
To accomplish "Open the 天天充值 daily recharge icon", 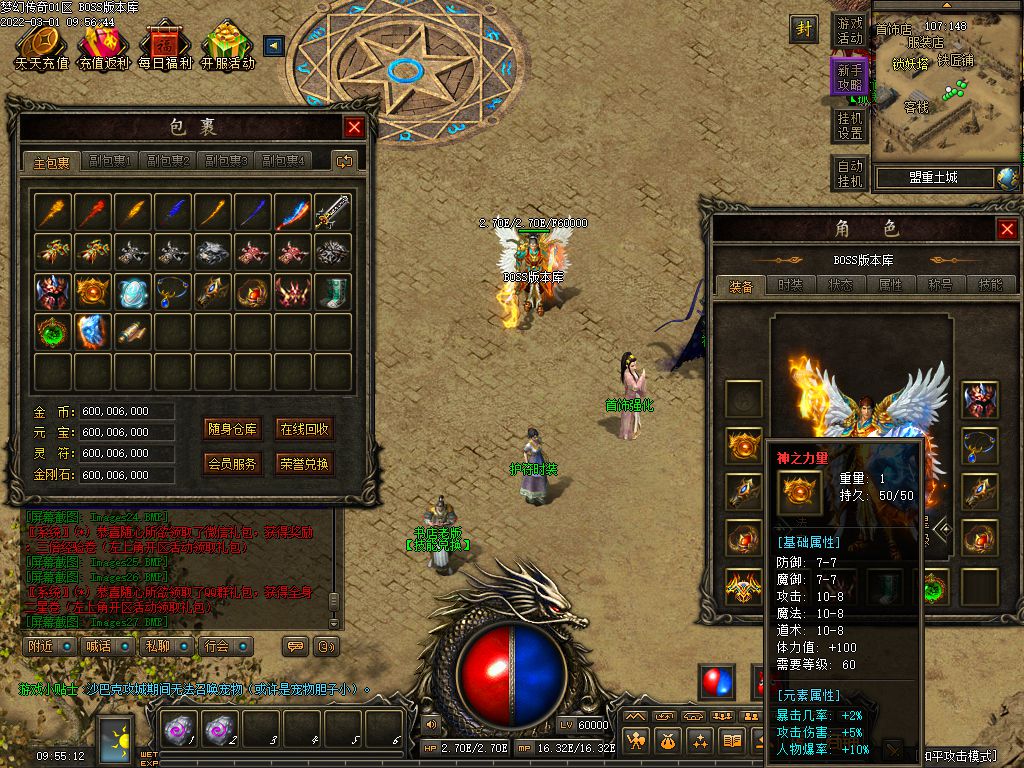I will click(41, 46).
